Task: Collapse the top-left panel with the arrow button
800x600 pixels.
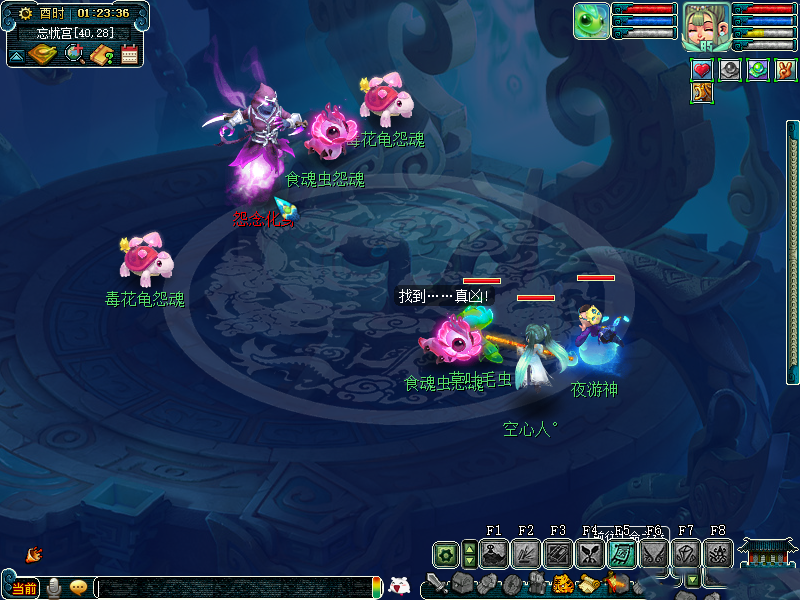Action: [x=17, y=56]
